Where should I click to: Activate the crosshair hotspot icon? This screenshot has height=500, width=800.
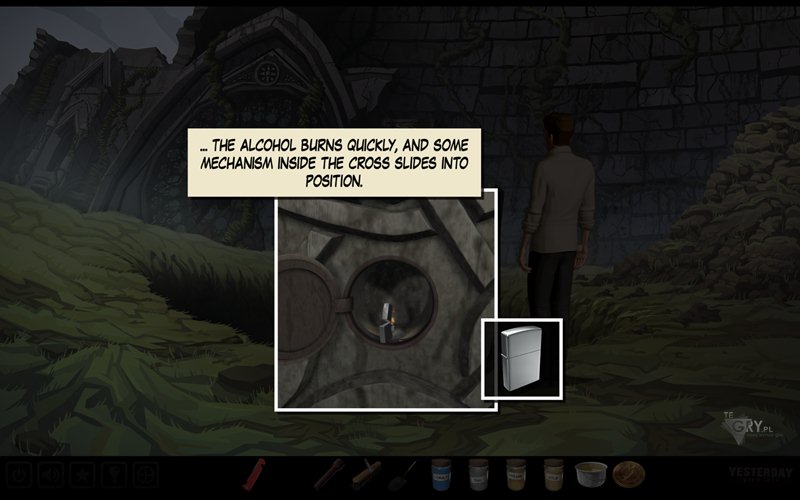click(147, 473)
